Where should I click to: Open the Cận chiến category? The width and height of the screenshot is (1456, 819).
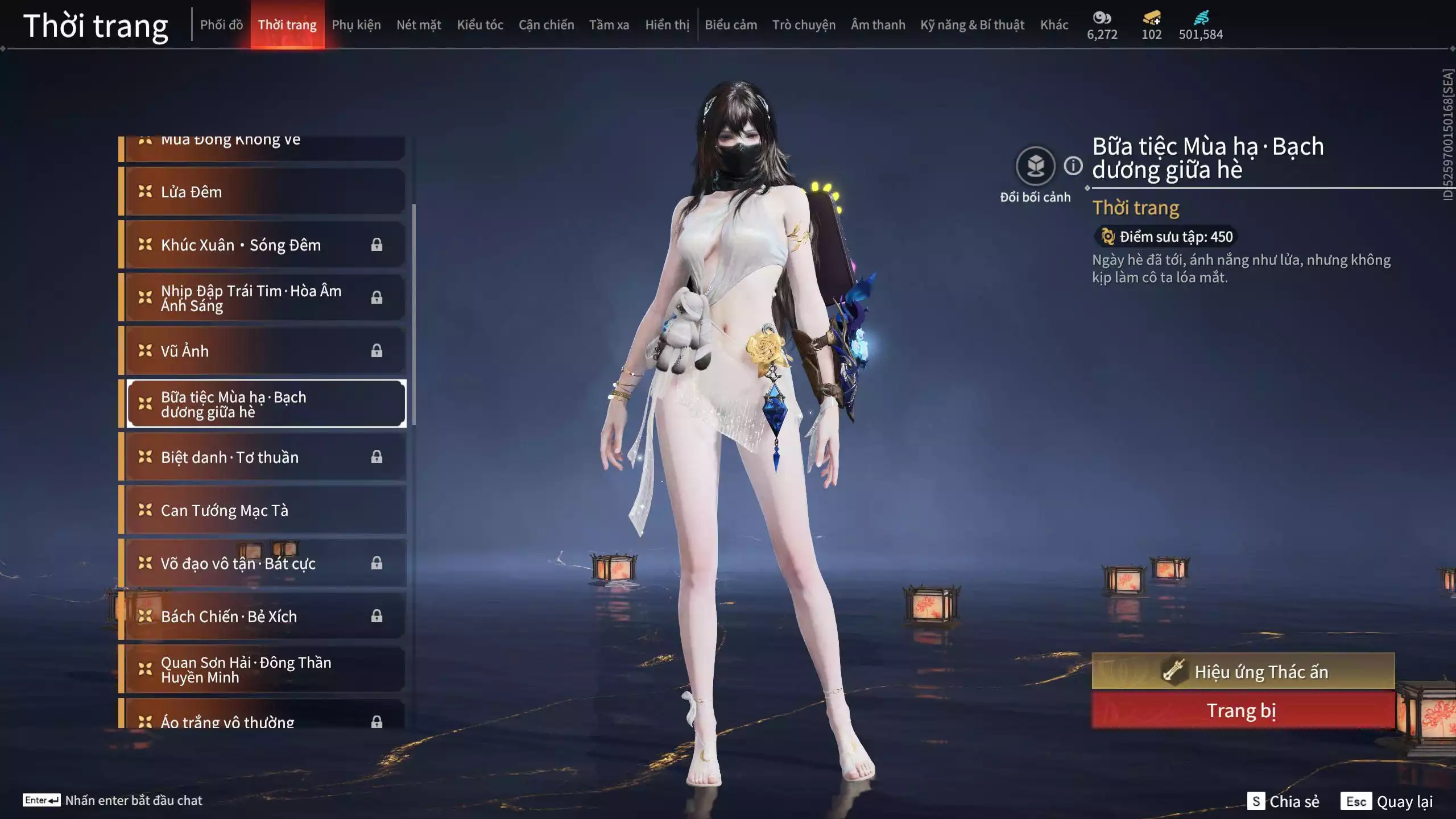pyautogui.click(x=546, y=25)
